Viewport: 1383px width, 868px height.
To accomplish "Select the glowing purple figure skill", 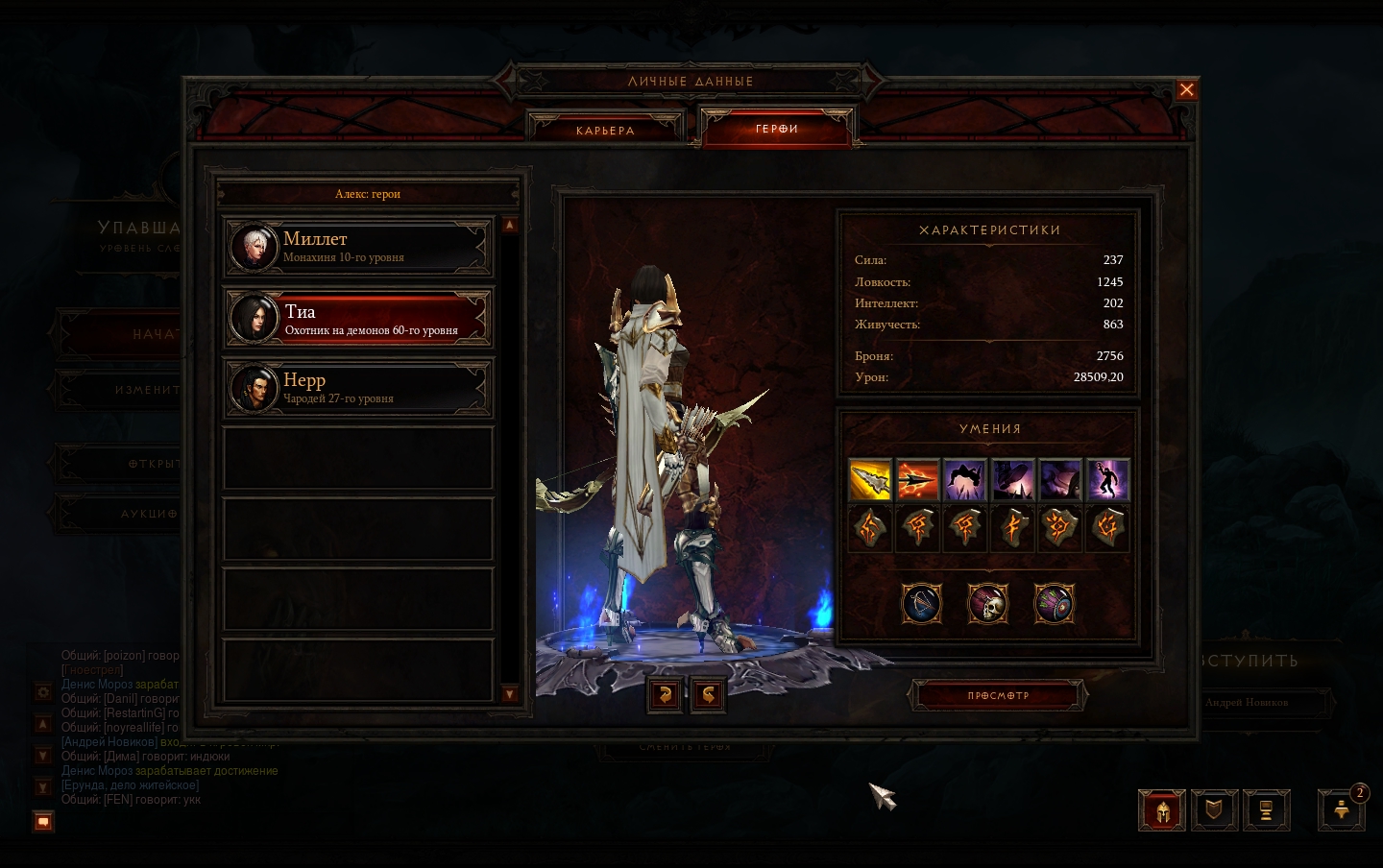I will pyautogui.click(x=1107, y=480).
